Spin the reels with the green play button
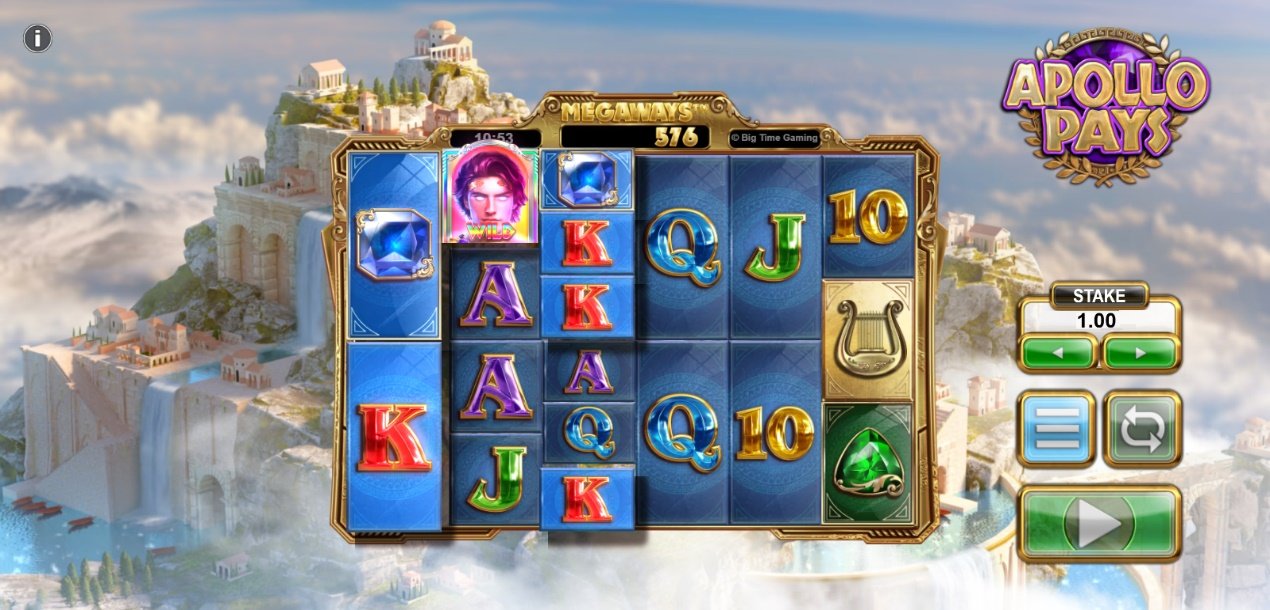1270x610 pixels. click(1099, 522)
